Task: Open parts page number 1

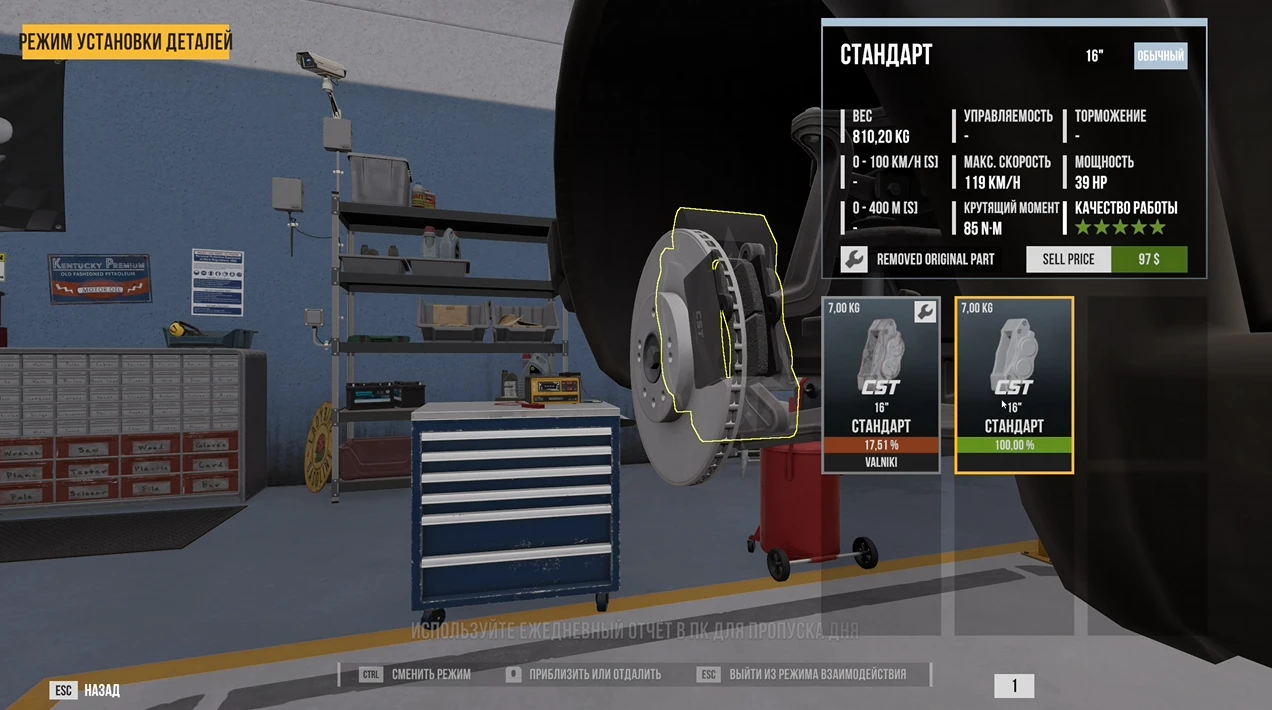Action: [1014, 686]
